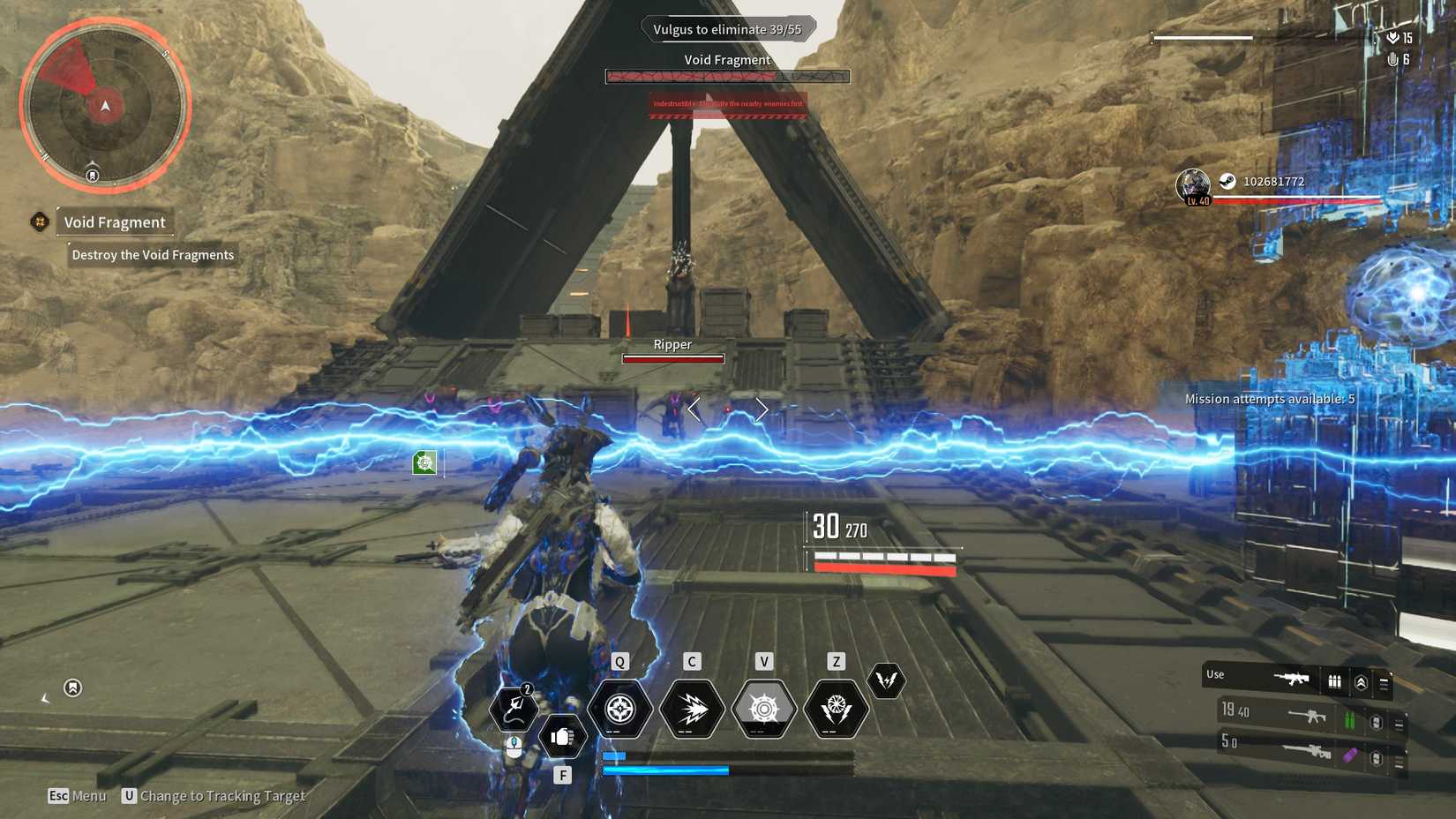1456x819 pixels.
Task: Select the equipped assault rifle in Use slot
Action: pos(1292,678)
